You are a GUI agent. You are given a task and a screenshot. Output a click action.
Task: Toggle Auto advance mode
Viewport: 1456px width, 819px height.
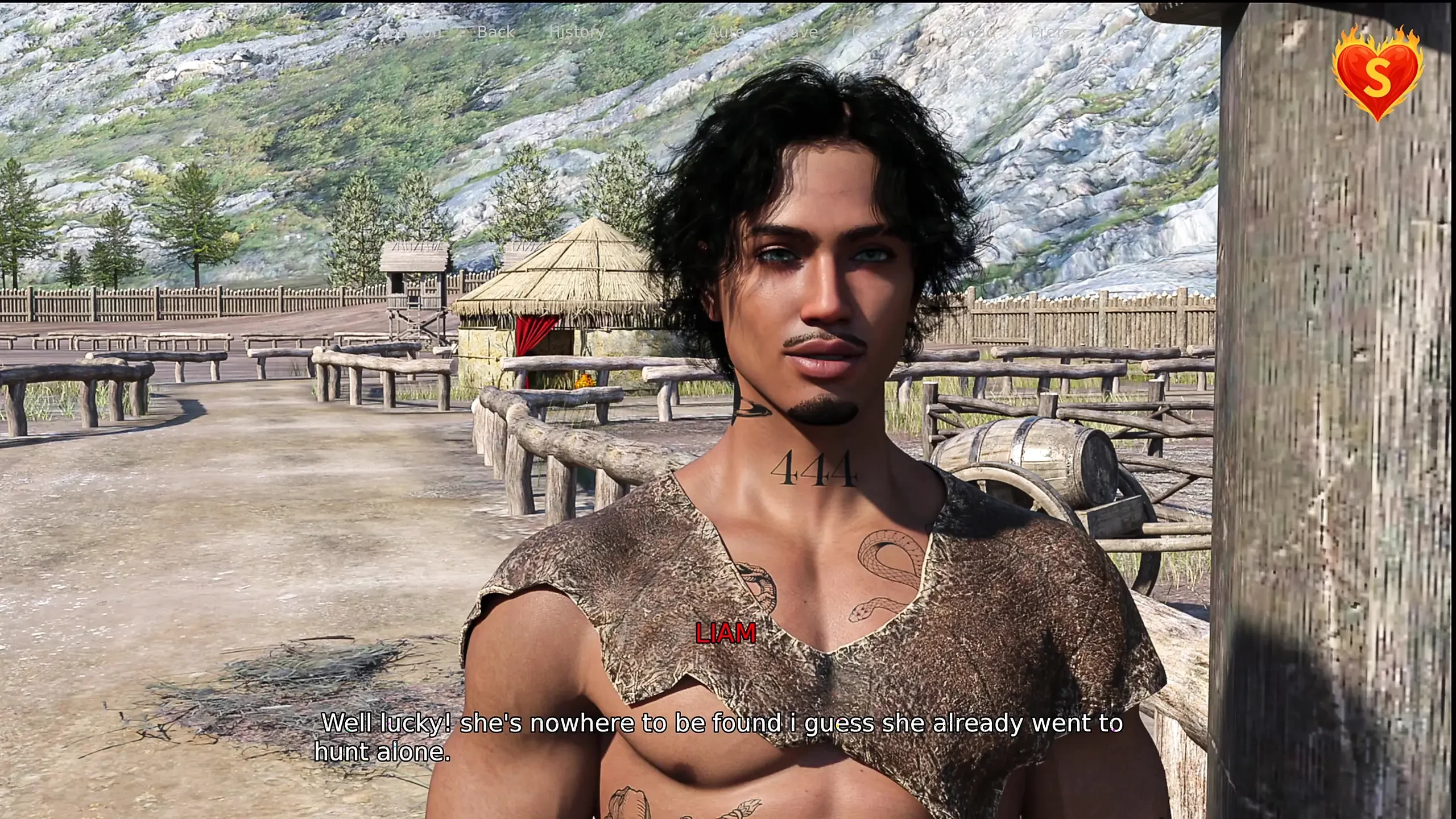point(726,32)
